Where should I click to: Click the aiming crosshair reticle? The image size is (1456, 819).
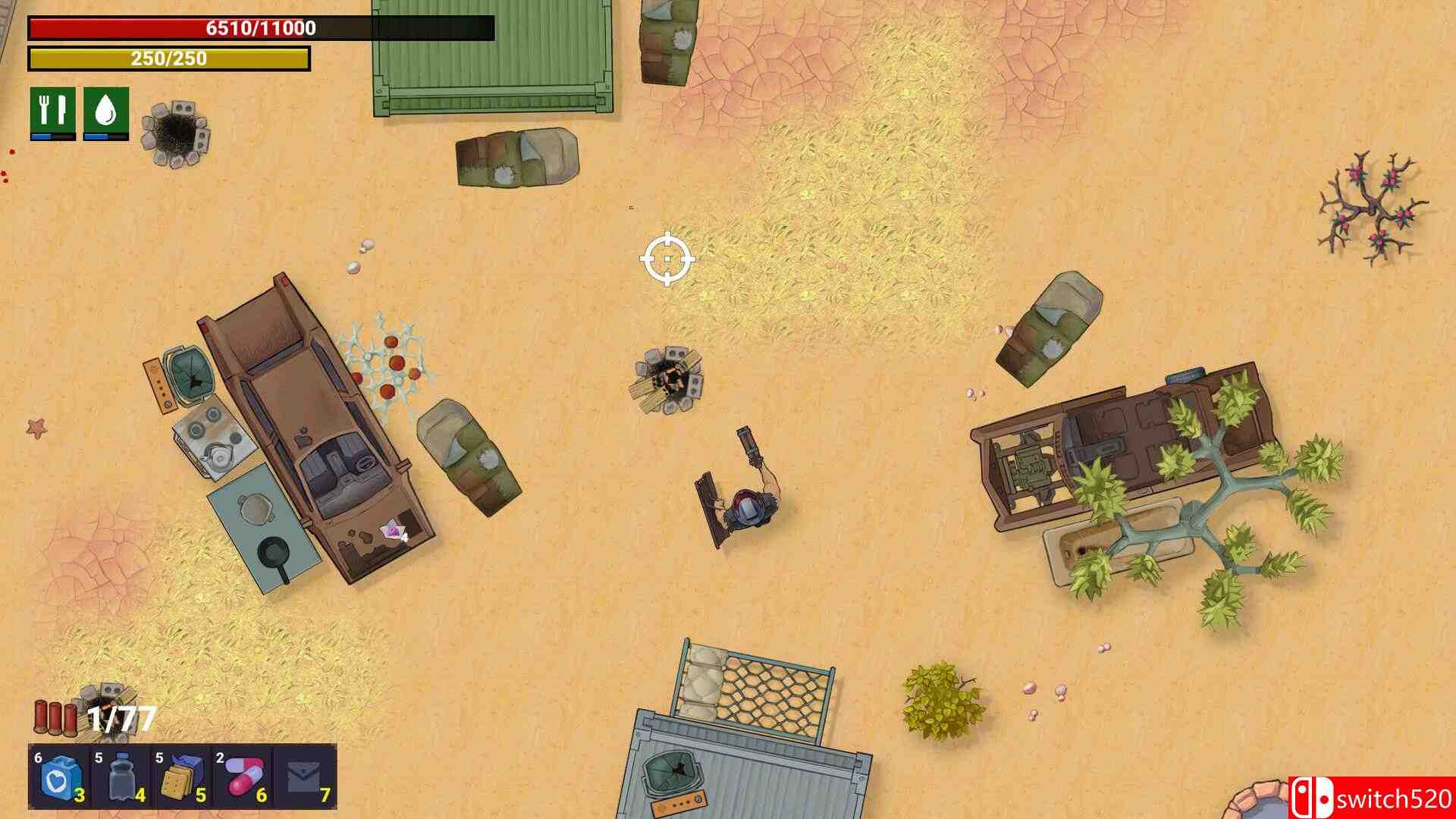(x=667, y=259)
